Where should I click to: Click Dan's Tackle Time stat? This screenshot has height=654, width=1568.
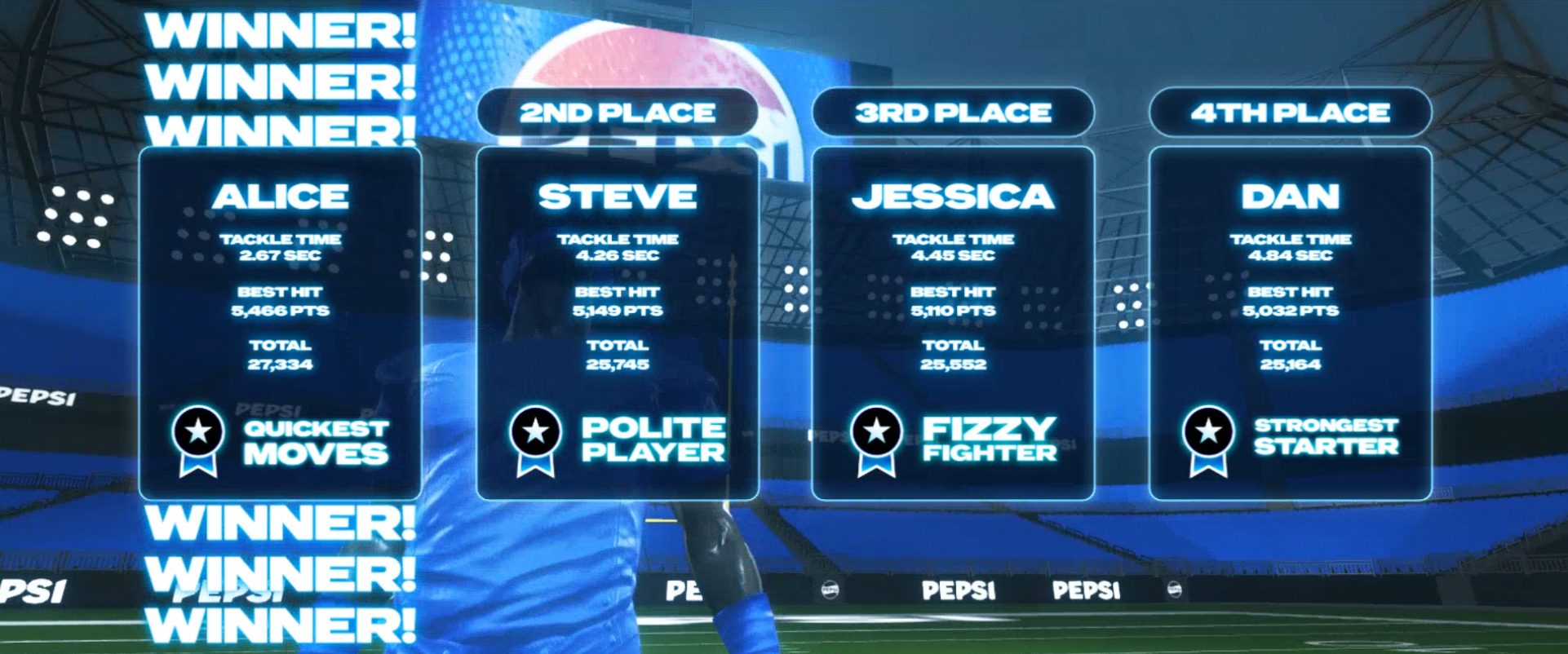tap(1290, 246)
